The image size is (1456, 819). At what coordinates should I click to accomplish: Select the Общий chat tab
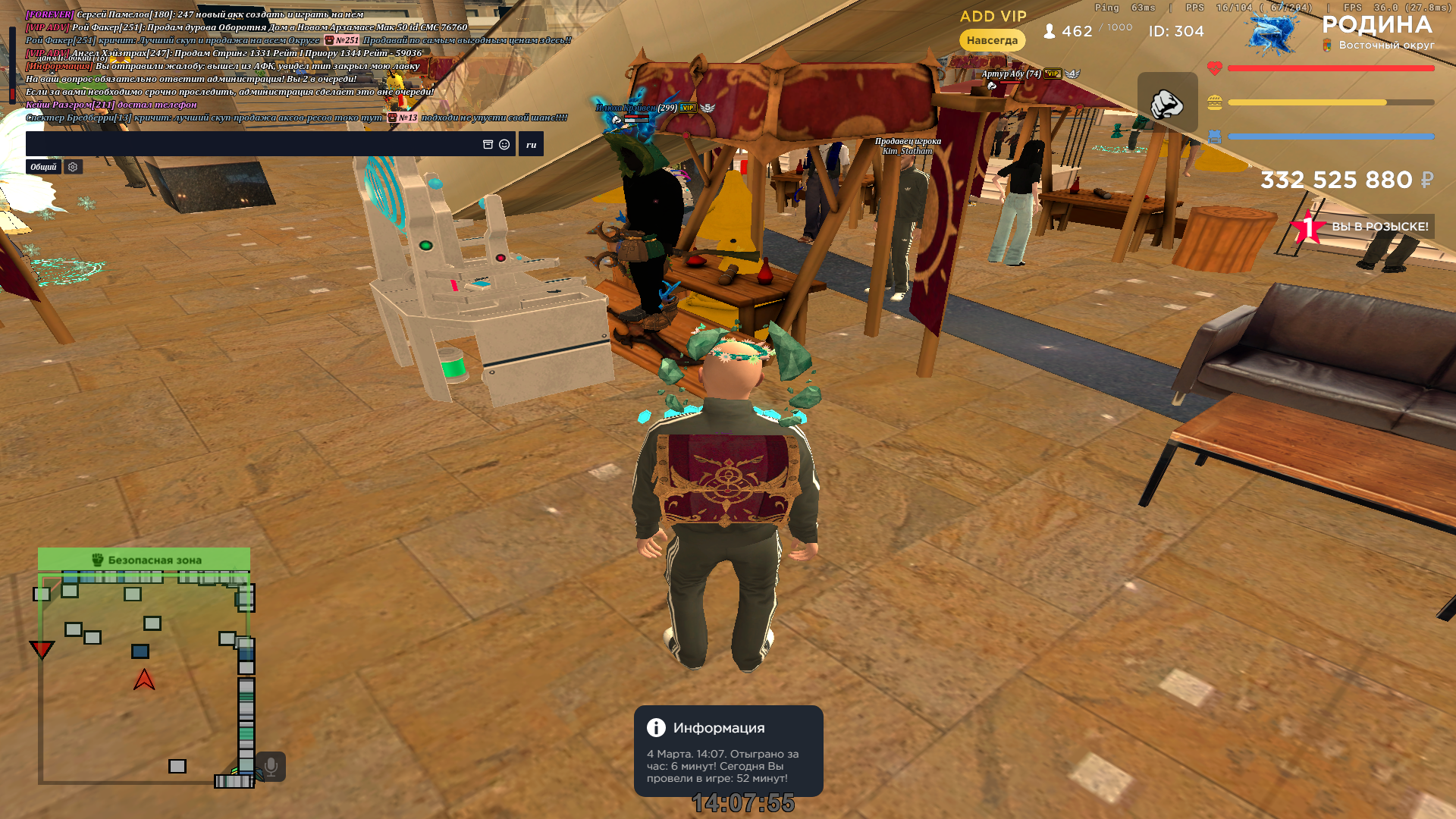click(x=43, y=167)
